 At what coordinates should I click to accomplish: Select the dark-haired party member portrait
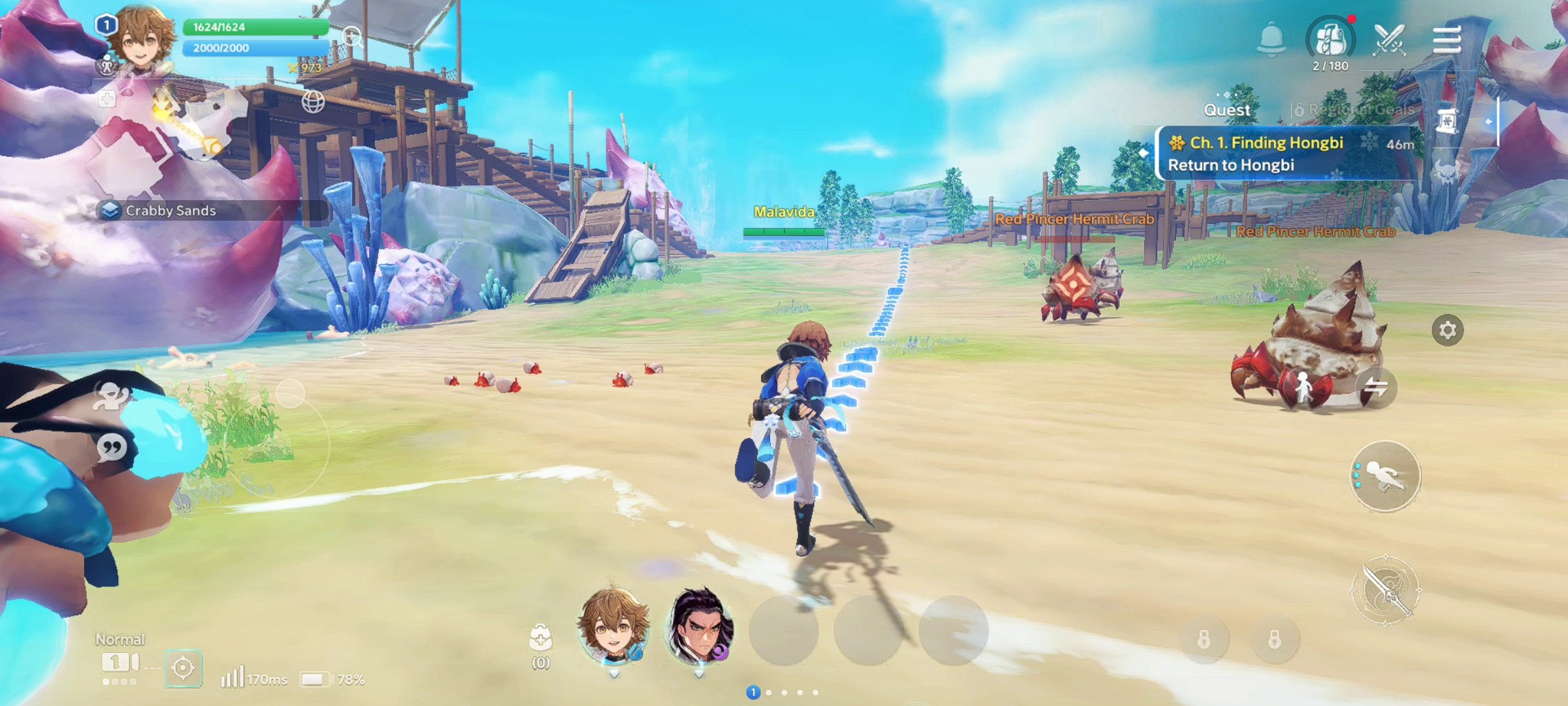pyautogui.click(x=699, y=628)
